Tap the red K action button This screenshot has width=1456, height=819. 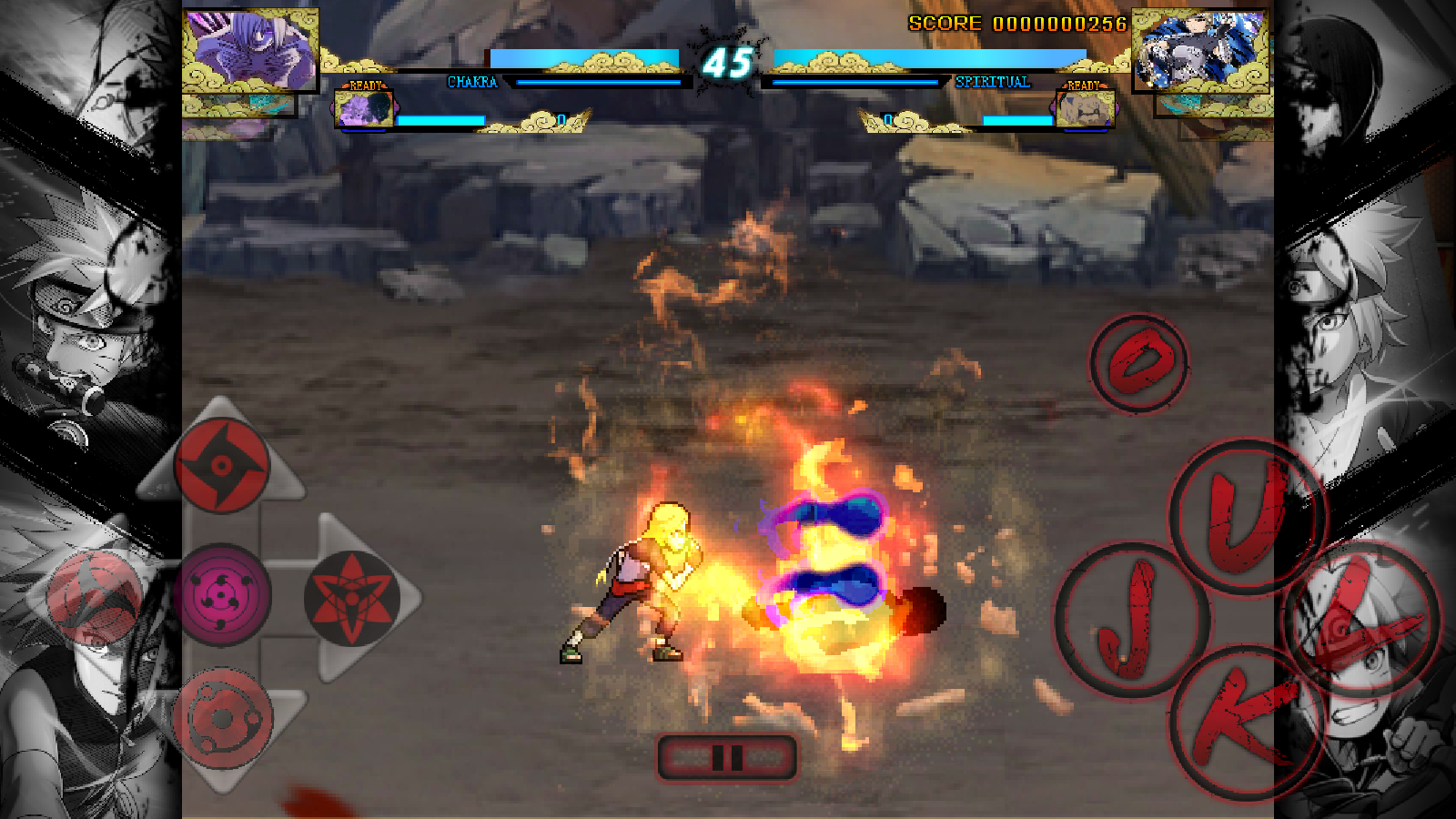point(1245,721)
